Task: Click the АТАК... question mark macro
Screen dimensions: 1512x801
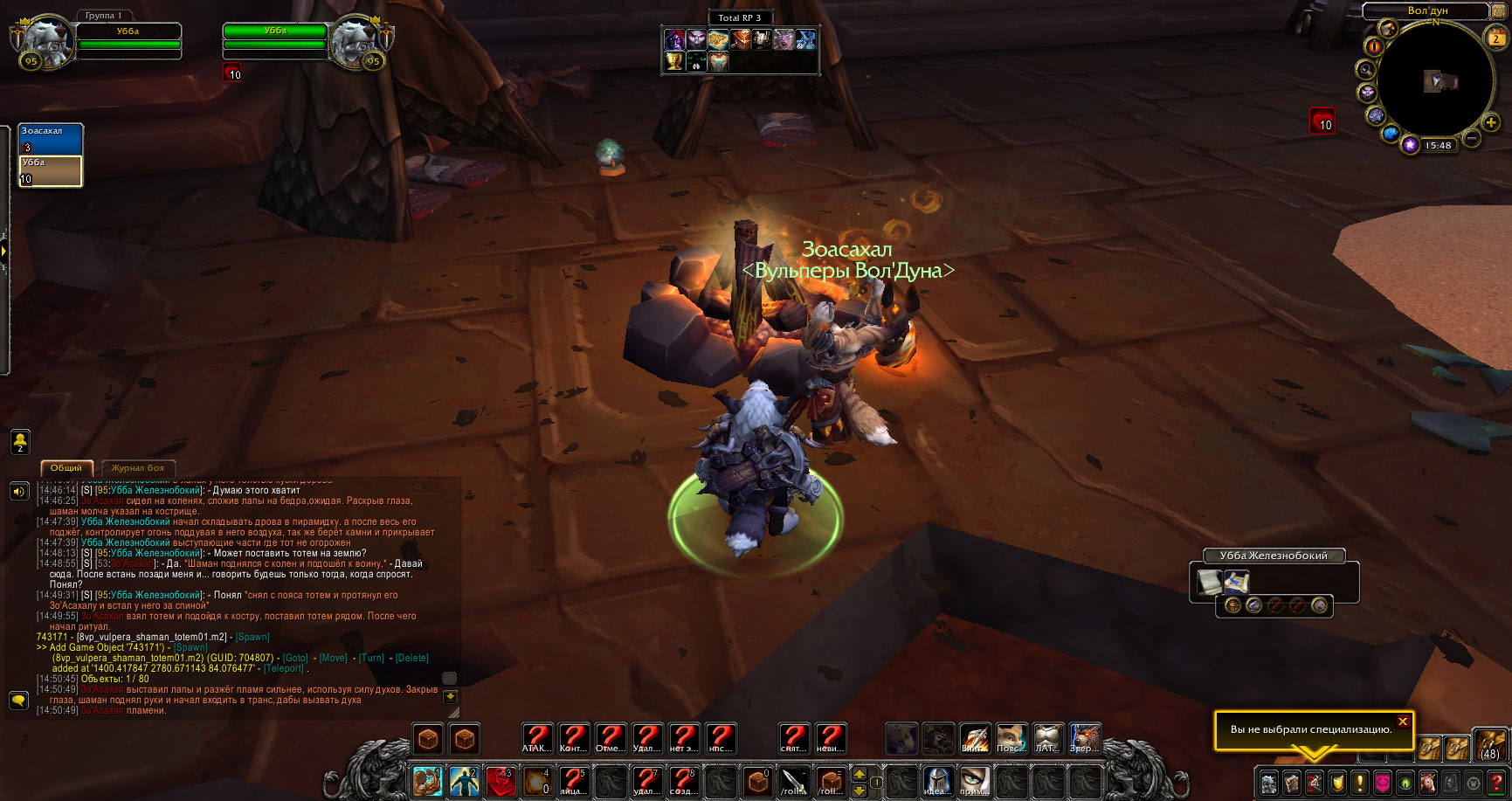Action: [x=535, y=740]
